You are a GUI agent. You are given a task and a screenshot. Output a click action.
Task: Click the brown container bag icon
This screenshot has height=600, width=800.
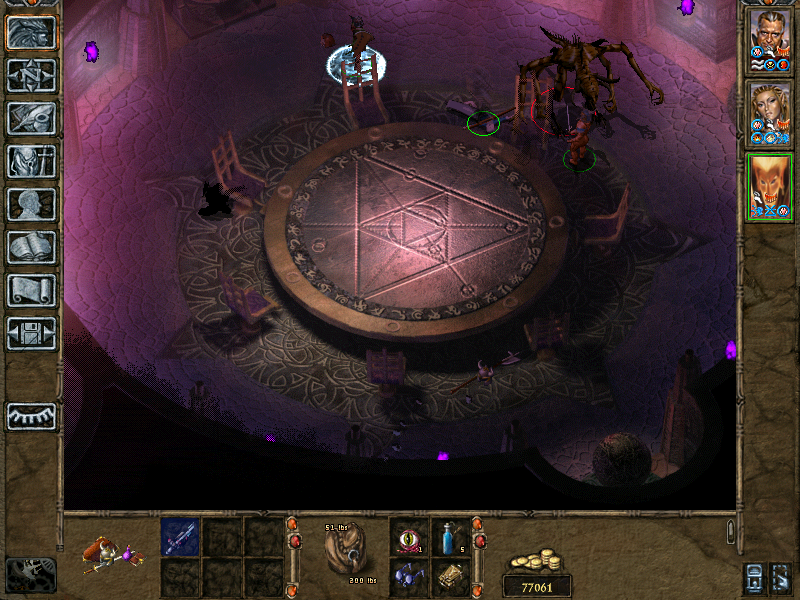point(346,552)
